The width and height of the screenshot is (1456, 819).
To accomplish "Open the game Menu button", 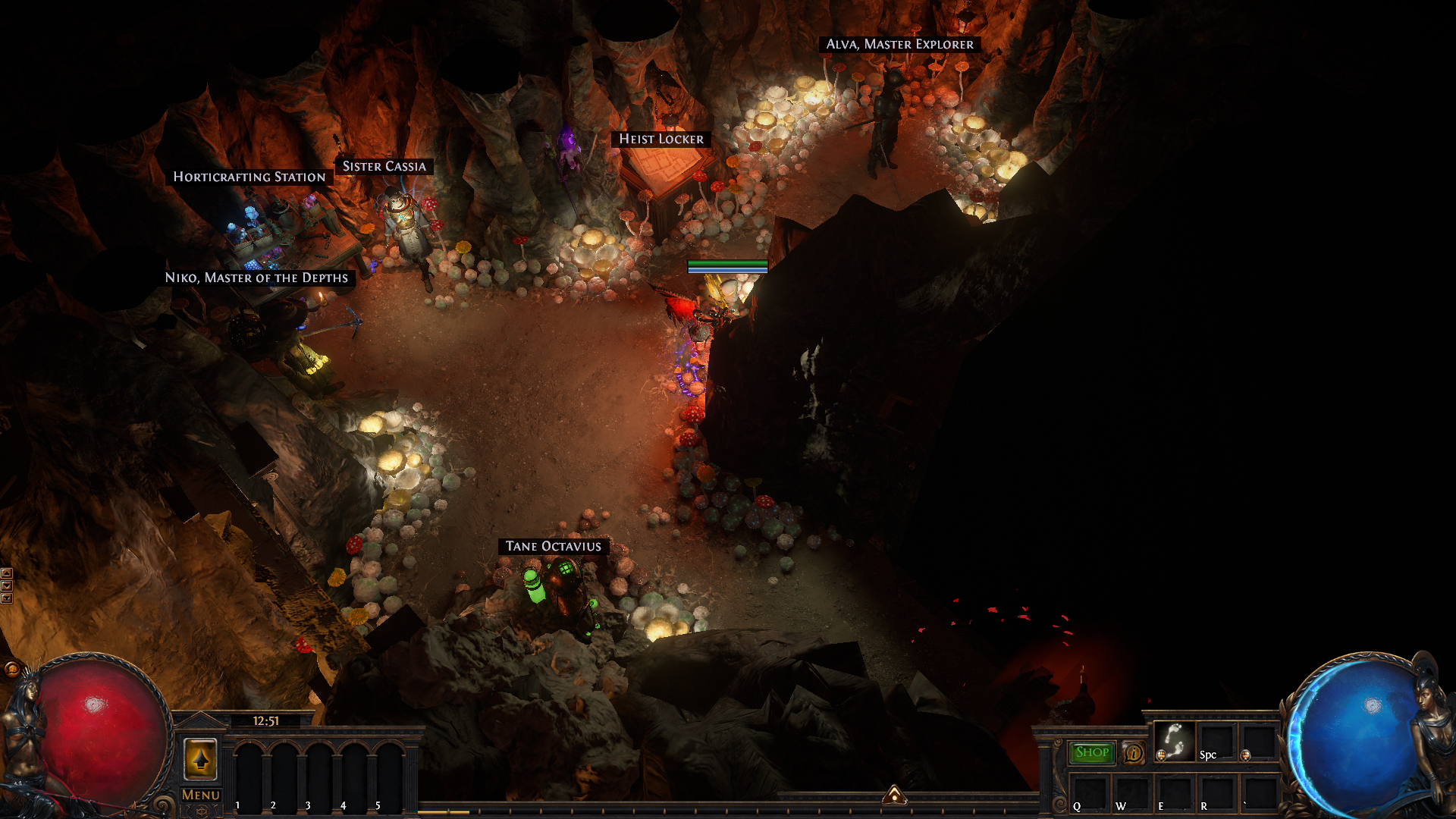I will (x=201, y=795).
